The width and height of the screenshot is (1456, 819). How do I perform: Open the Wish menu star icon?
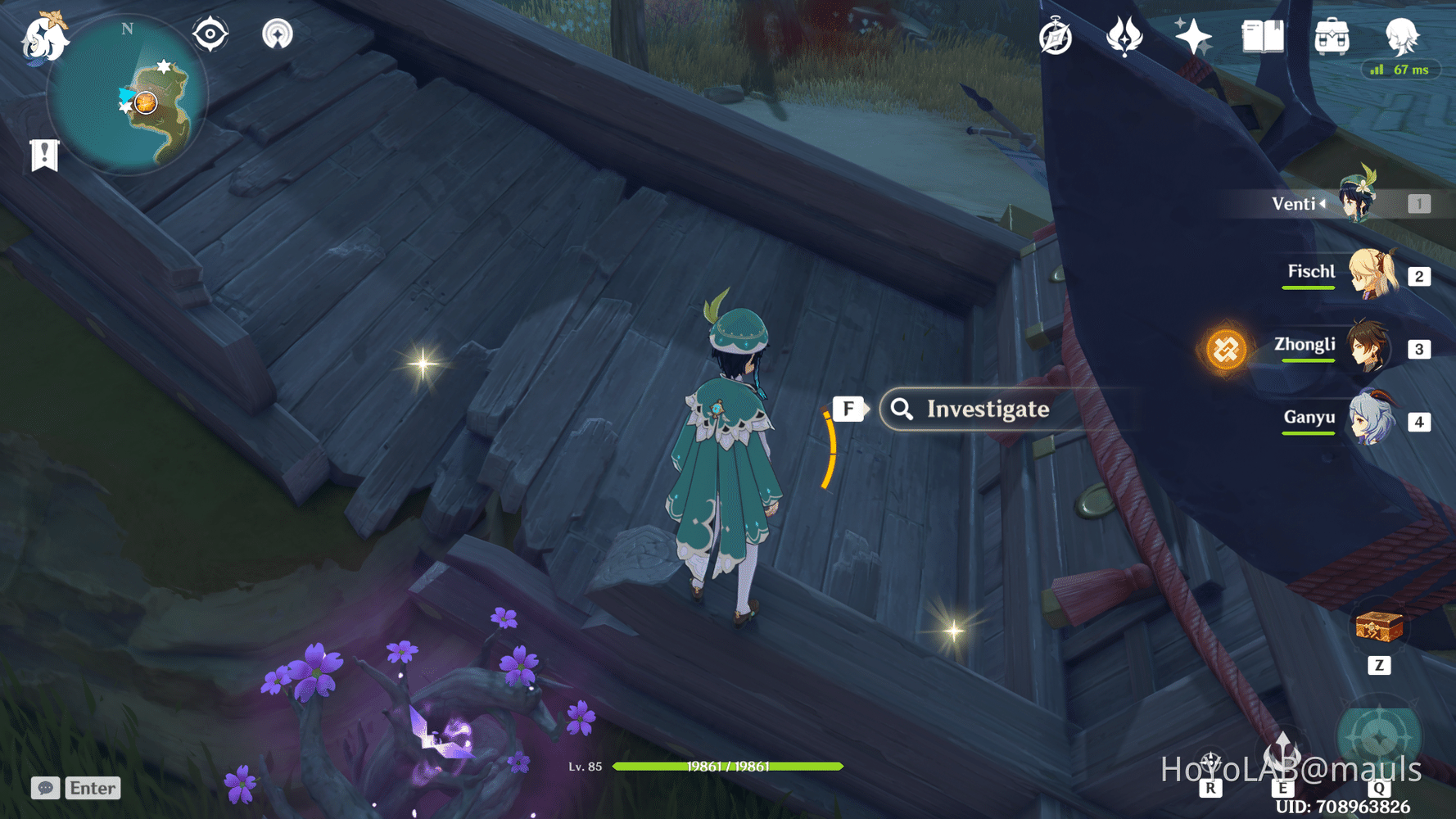[1194, 34]
